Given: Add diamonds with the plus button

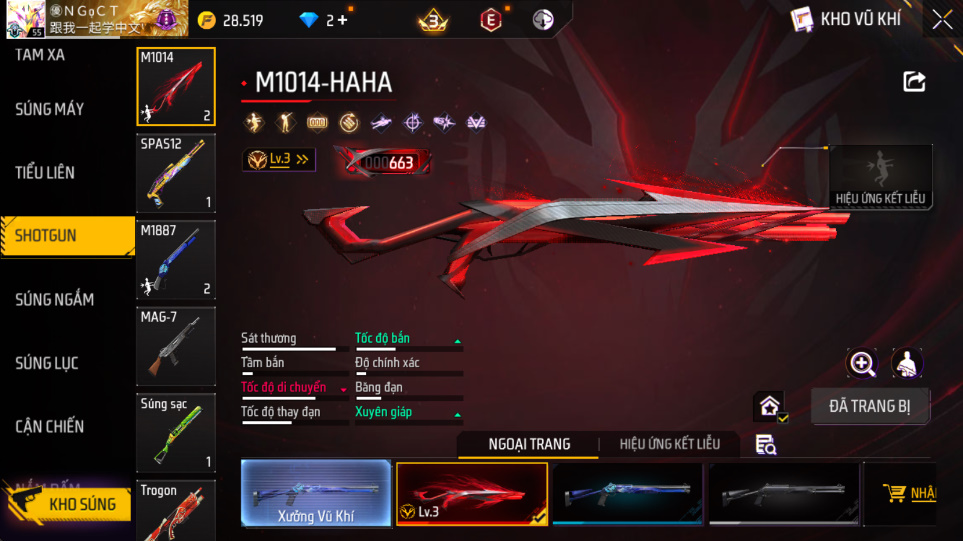Looking at the screenshot, I should point(343,20).
